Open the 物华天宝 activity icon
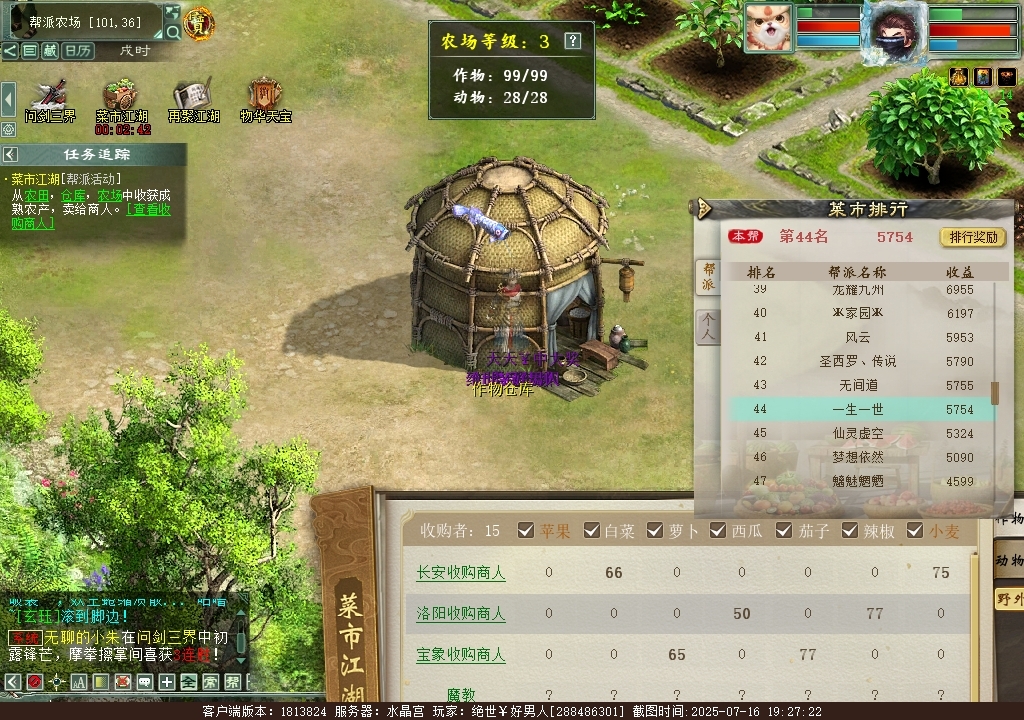The height and width of the screenshot is (720, 1024). (265, 98)
